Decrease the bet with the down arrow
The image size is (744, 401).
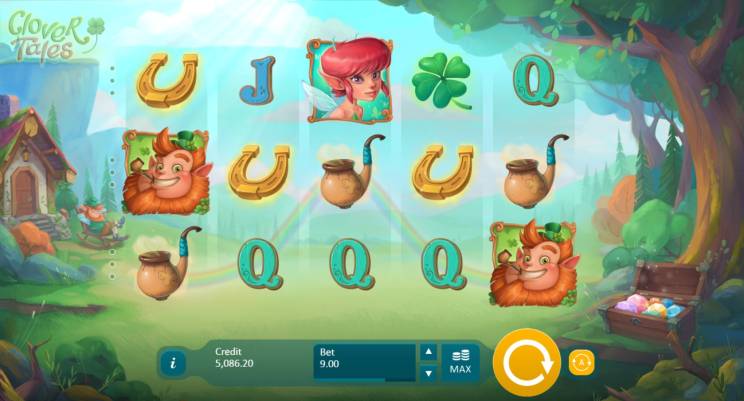[x=427, y=373]
